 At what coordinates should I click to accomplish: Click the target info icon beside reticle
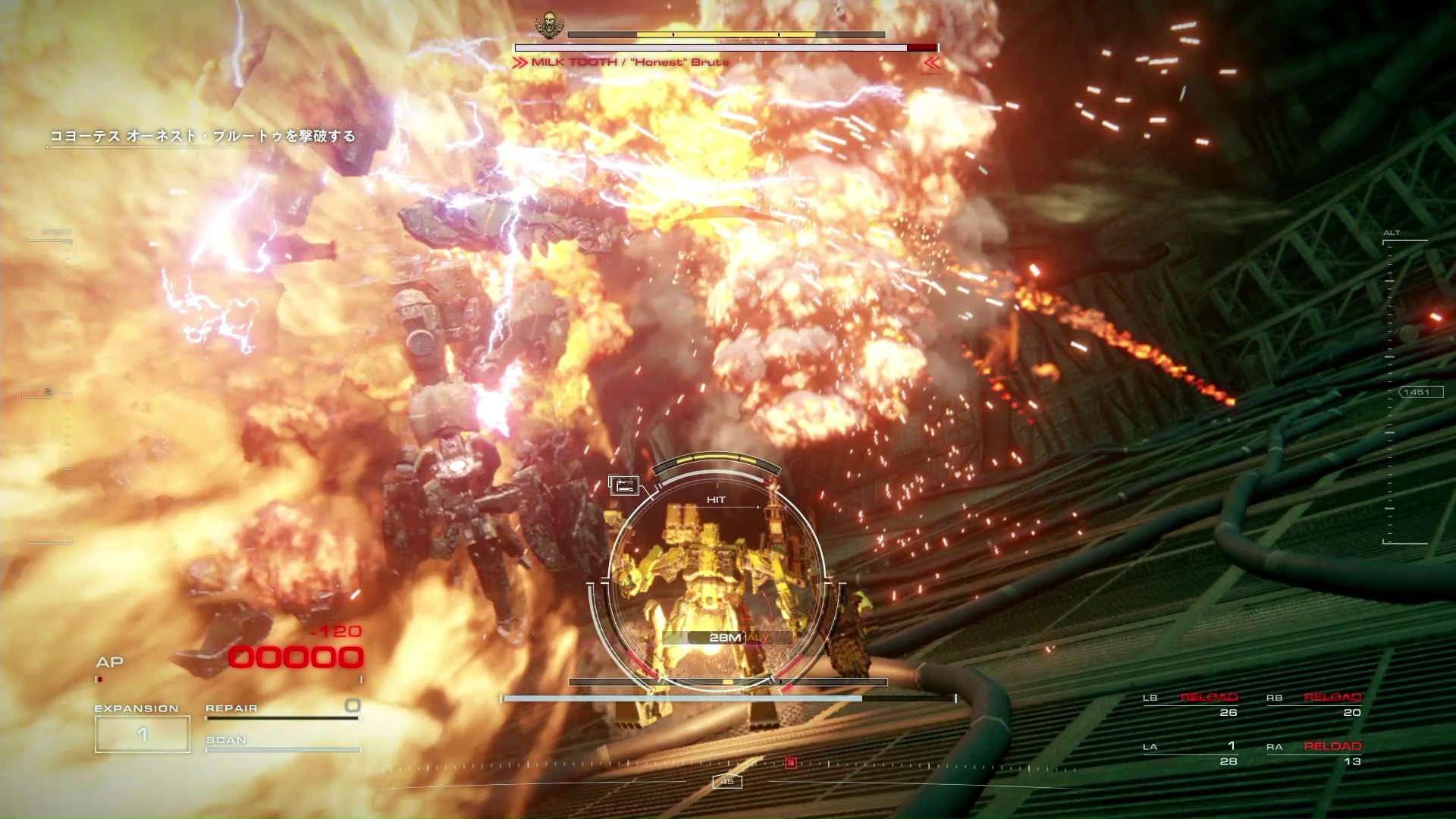point(624,485)
